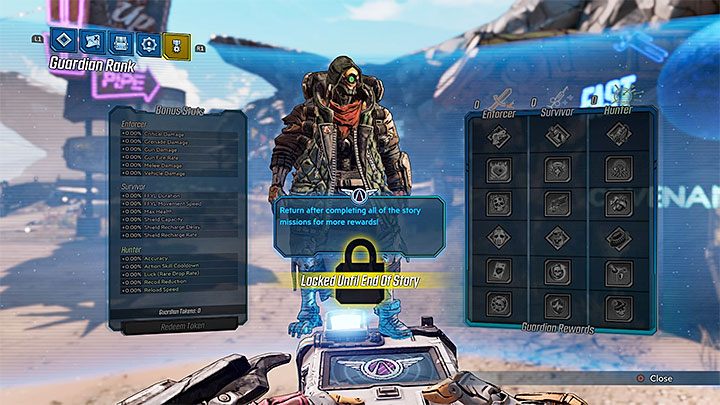
Task: Pick the Accuracy stat under Hunter
Action: pyautogui.click(x=177, y=256)
